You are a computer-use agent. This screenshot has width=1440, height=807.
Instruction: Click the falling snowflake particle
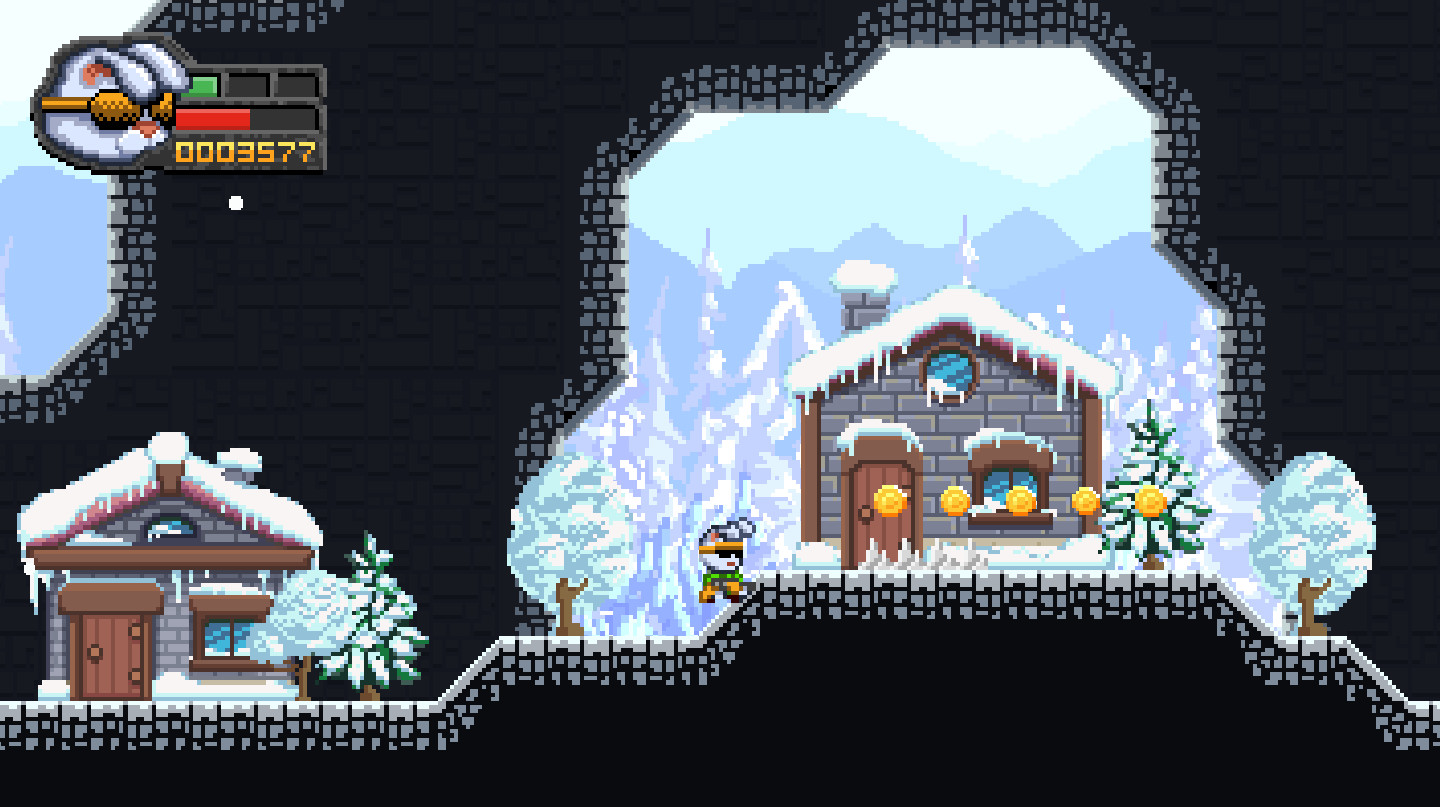pyautogui.click(x=236, y=202)
